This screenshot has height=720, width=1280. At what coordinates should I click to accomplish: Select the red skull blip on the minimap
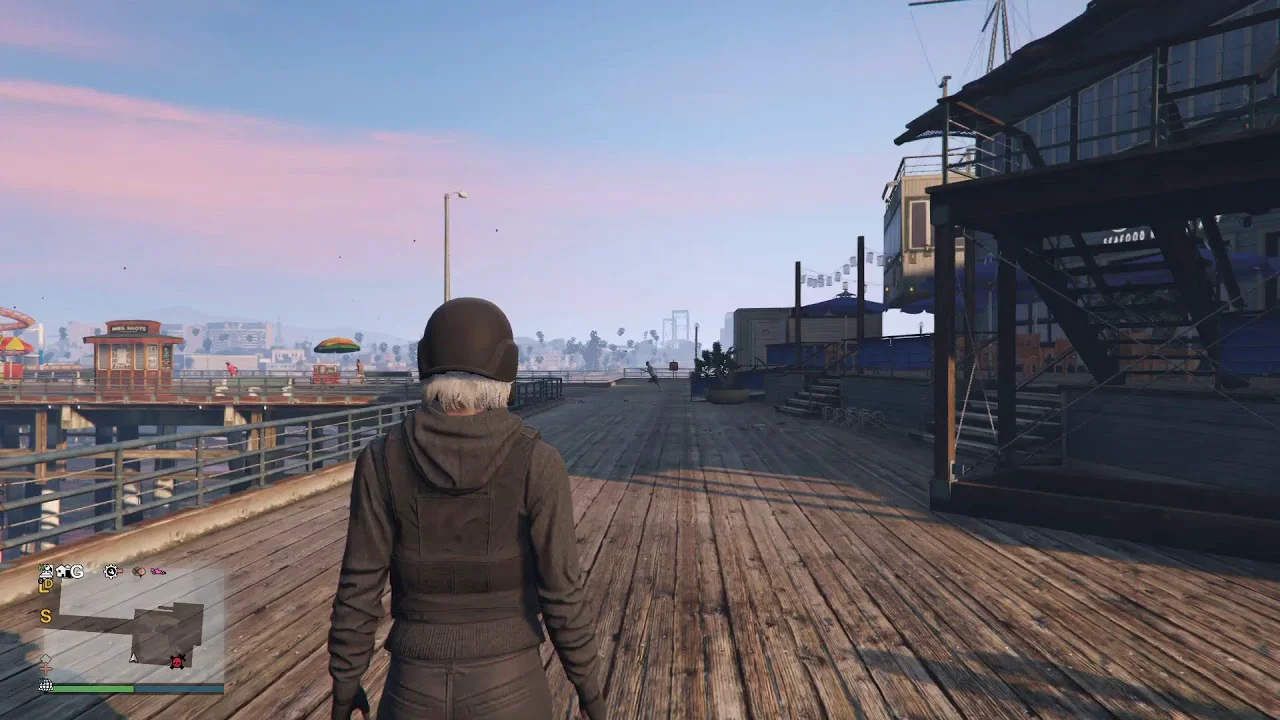click(178, 661)
